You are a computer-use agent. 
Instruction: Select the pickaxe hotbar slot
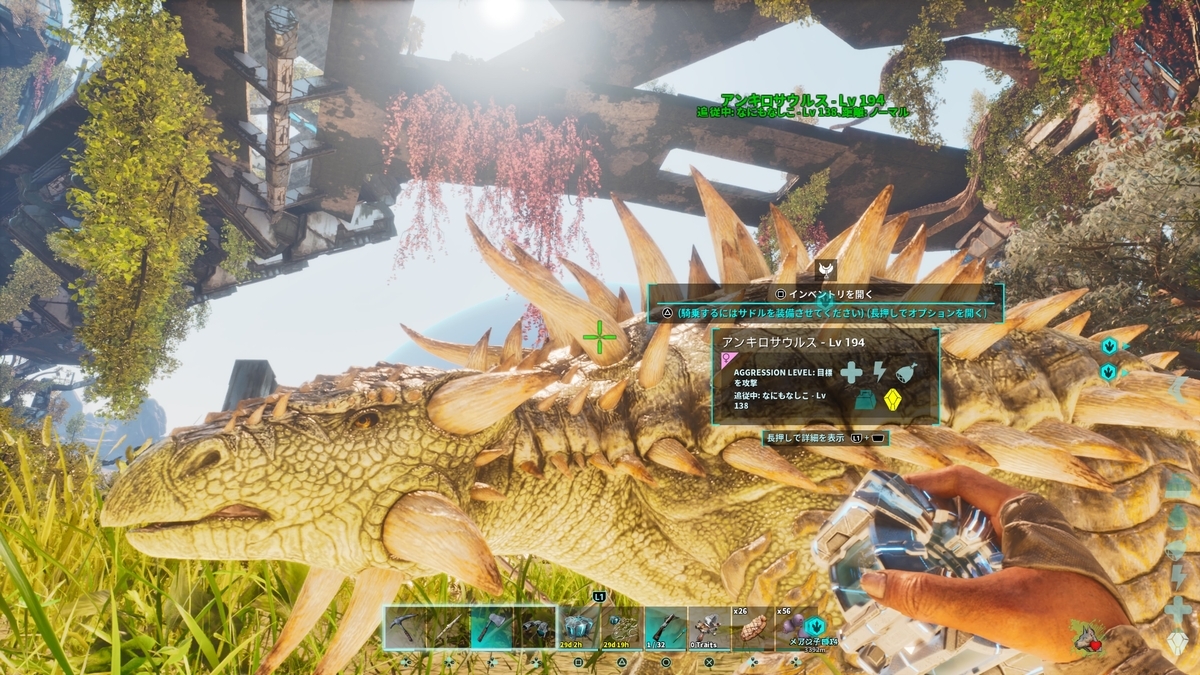[406, 627]
